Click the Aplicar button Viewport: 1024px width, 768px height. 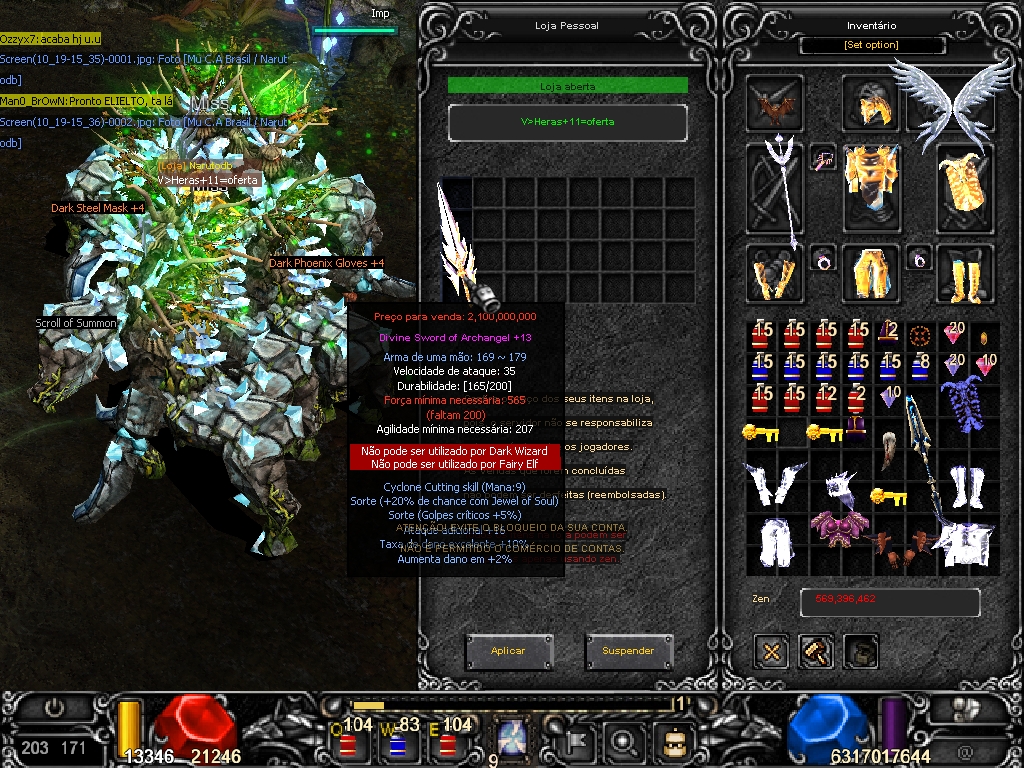508,651
